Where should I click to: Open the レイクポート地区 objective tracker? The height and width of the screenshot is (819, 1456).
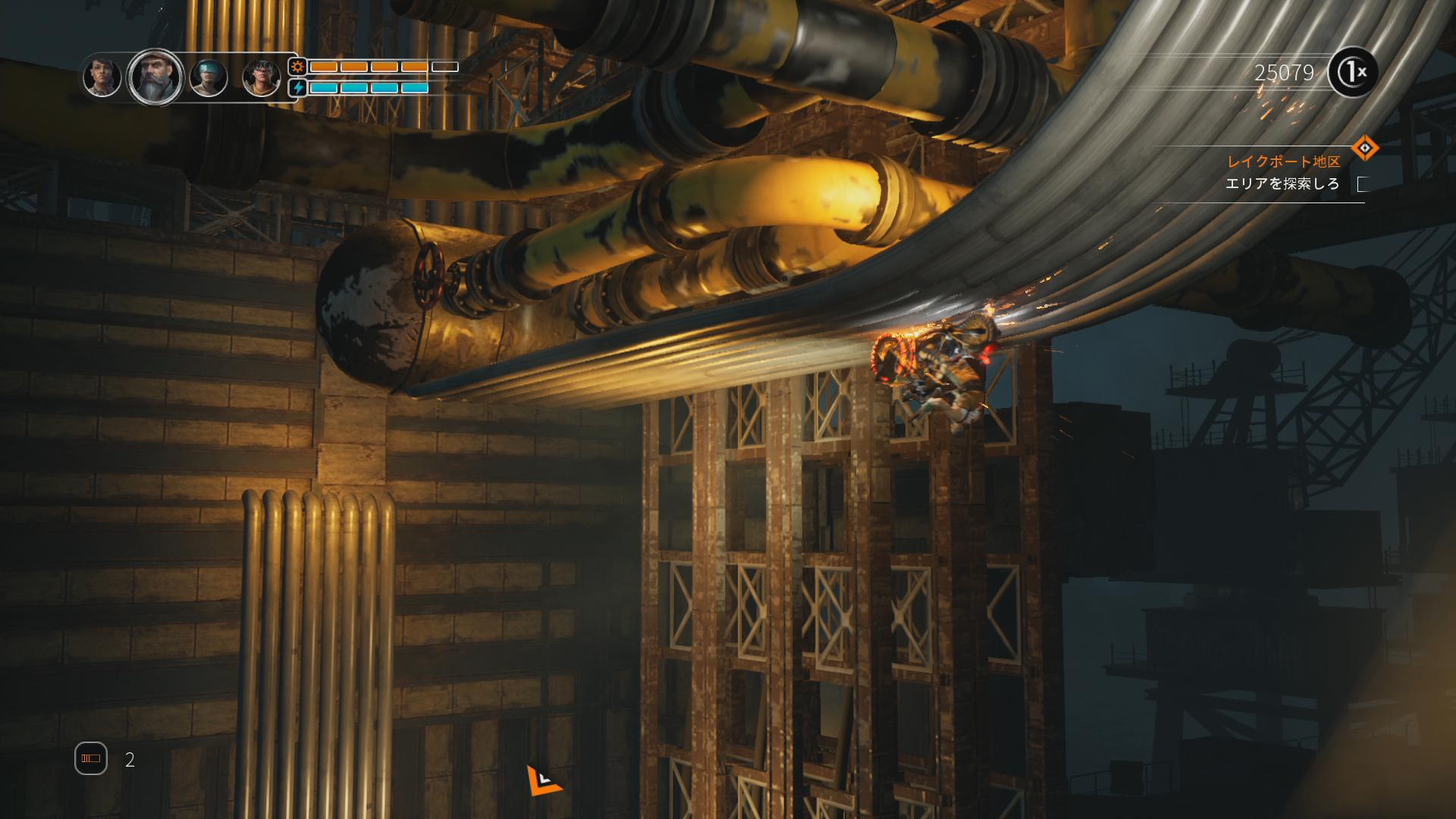[1283, 162]
